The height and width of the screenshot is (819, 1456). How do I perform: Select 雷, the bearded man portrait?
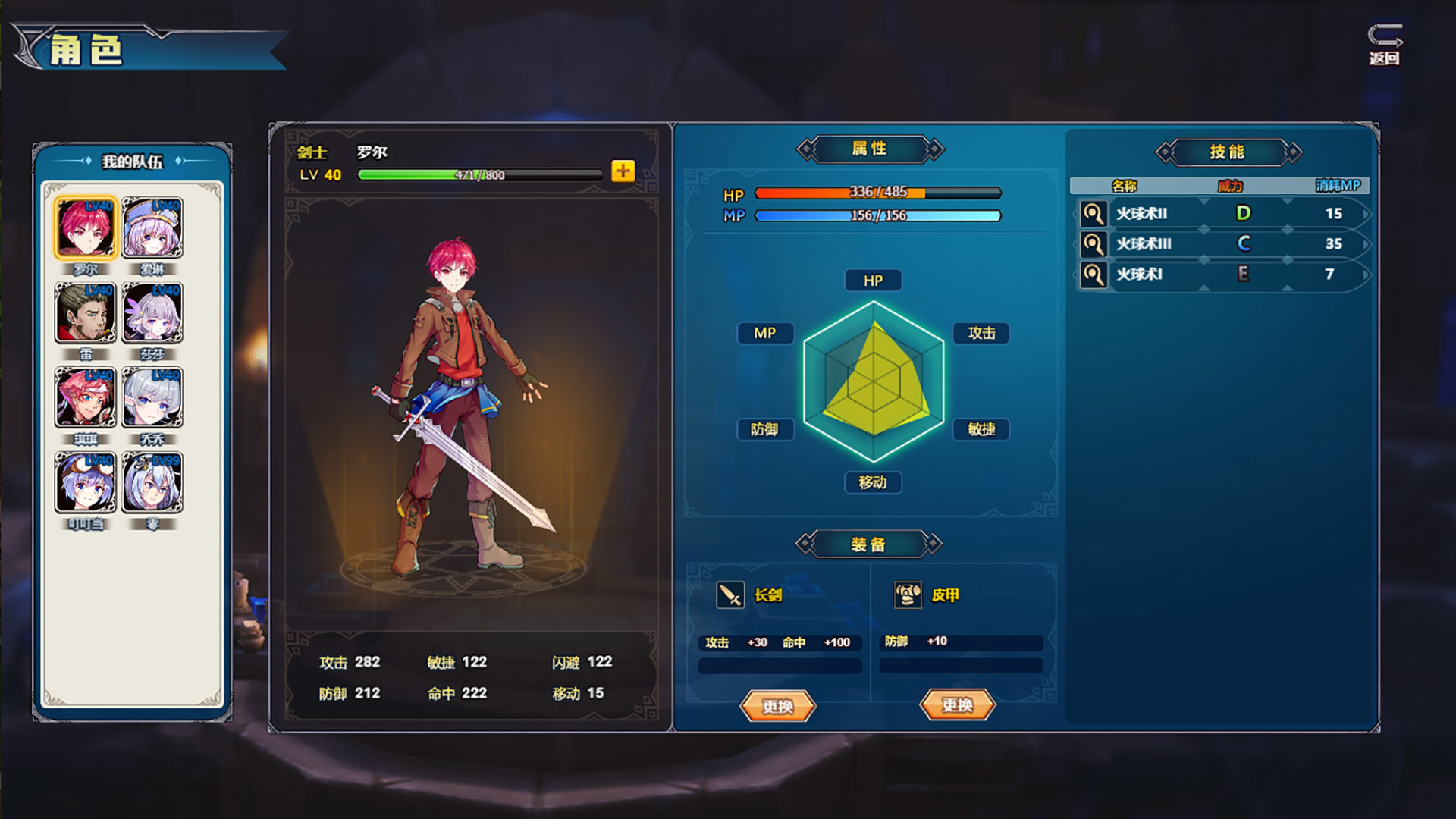point(85,313)
